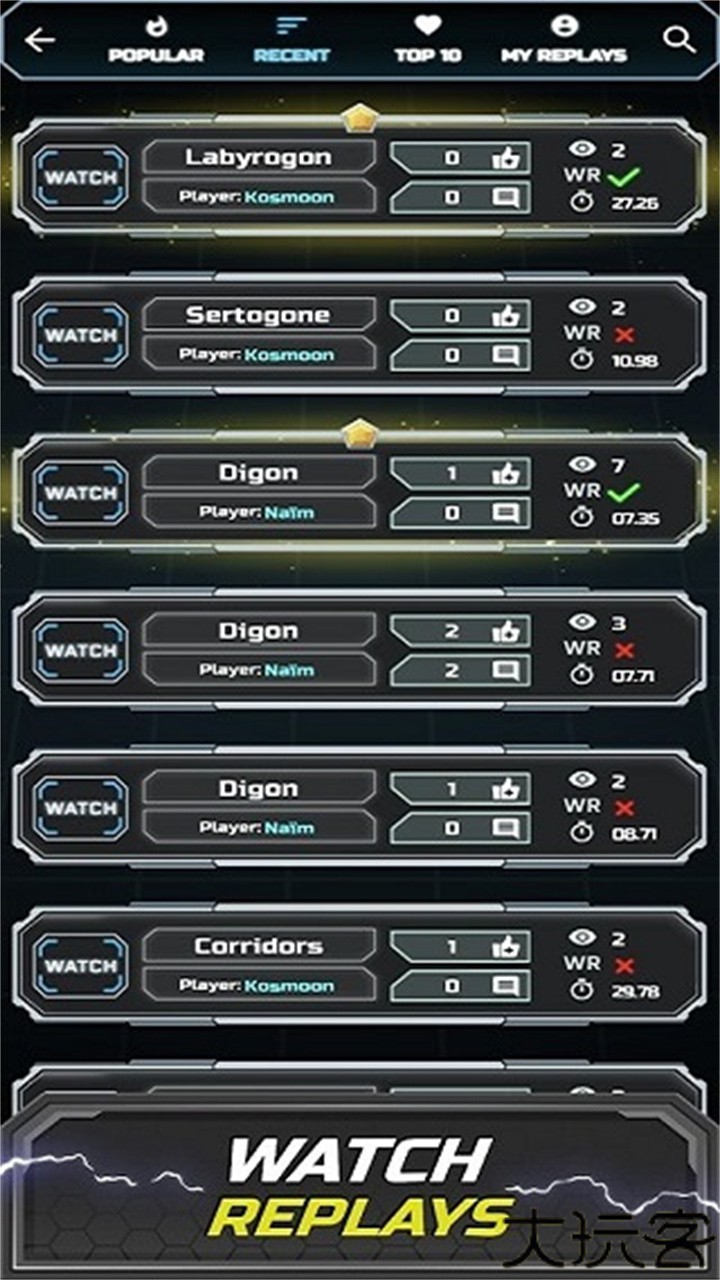
Task: Show the My Replays tab
Action: 564,41
